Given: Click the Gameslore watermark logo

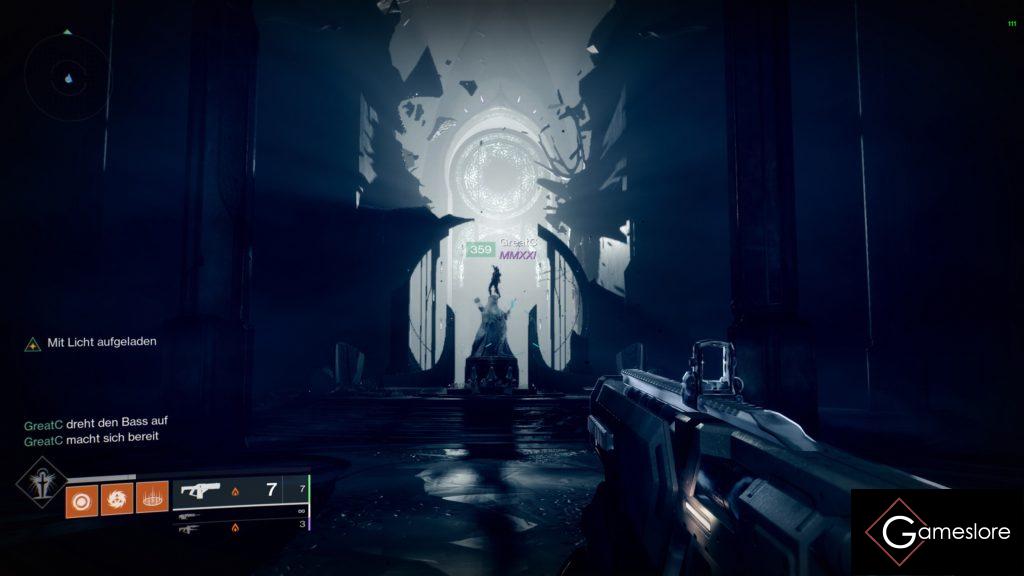Looking at the screenshot, I should [937, 532].
